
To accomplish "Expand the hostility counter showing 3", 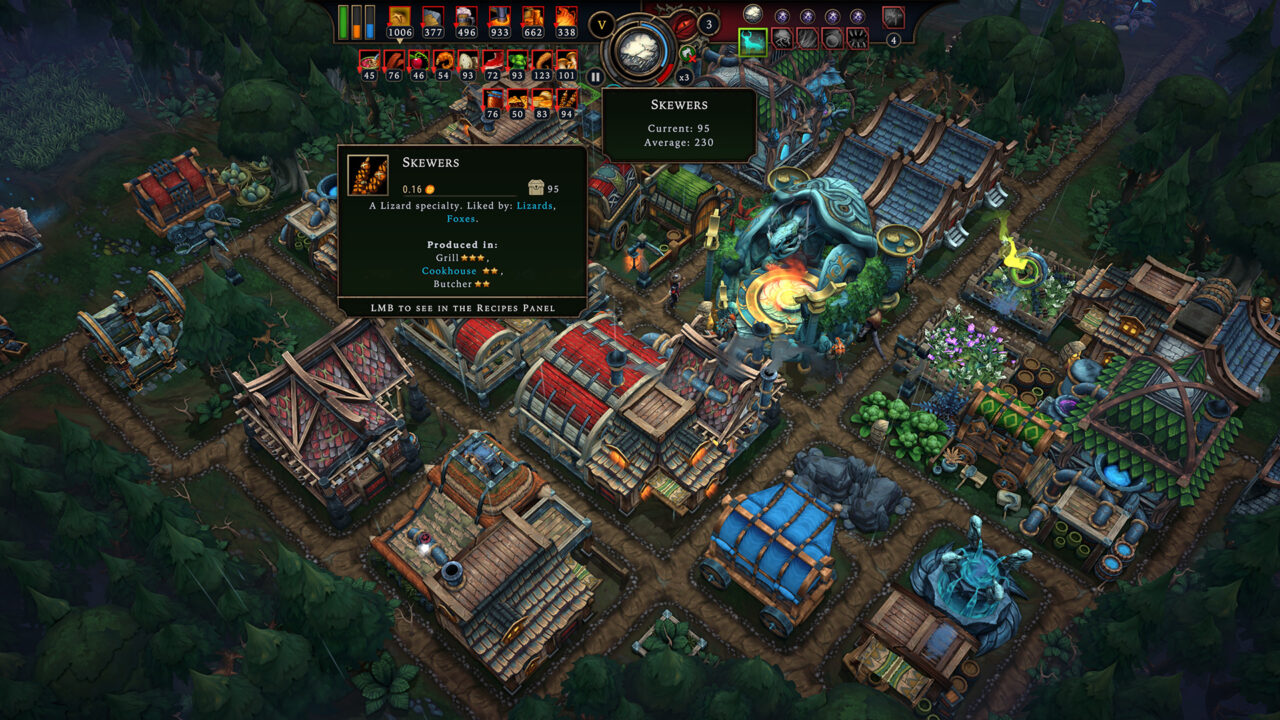I will (x=709, y=25).
